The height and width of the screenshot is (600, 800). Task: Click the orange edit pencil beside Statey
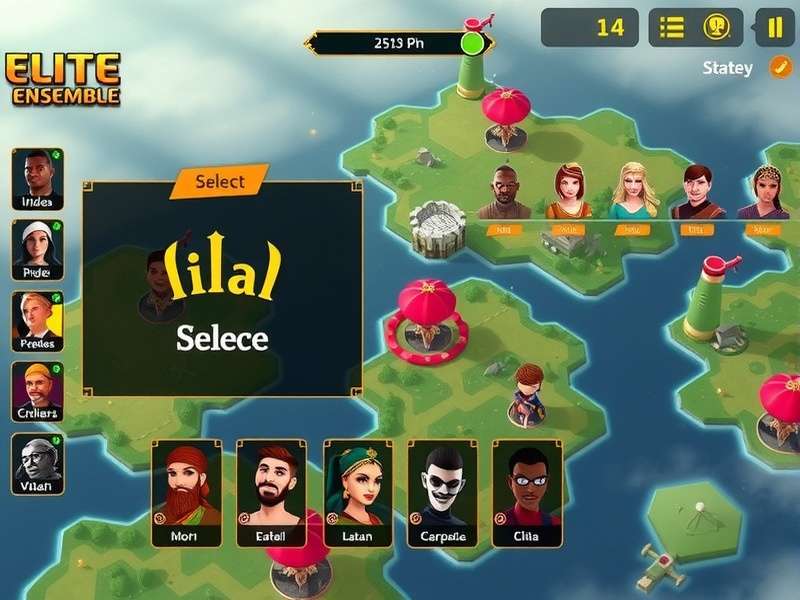point(779,67)
